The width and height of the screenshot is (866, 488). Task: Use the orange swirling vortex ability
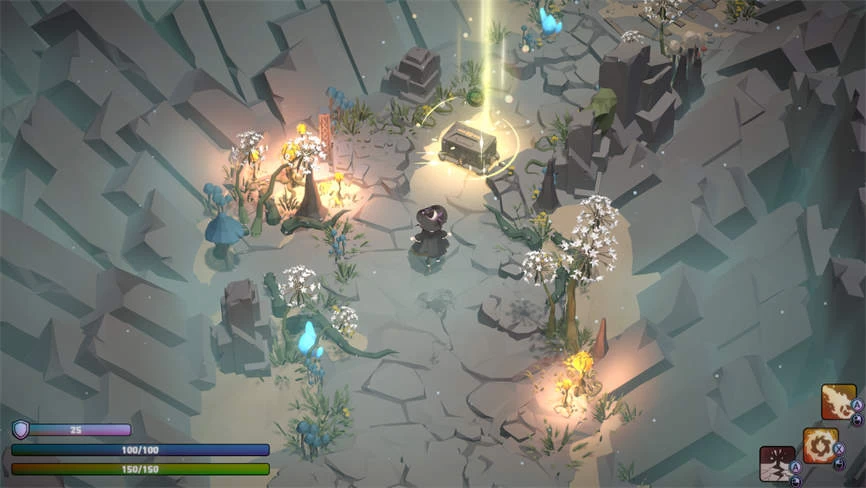[820, 445]
